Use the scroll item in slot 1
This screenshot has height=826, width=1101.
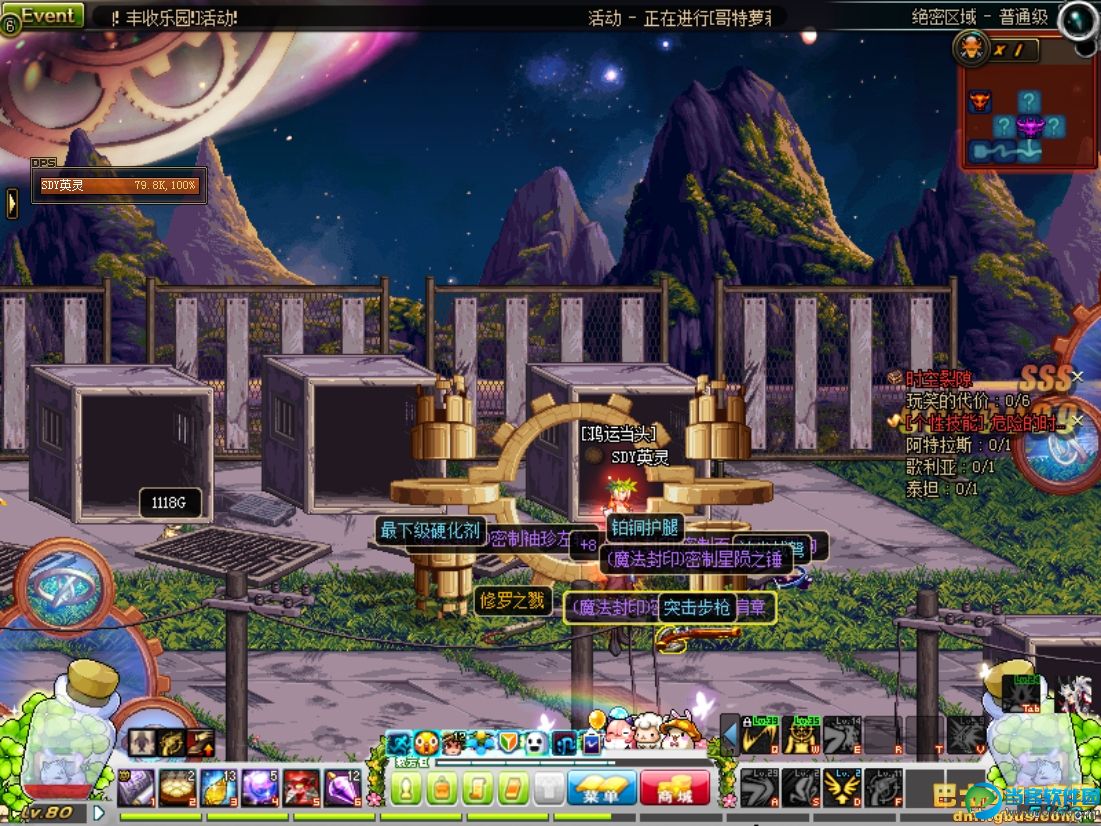pos(136,787)
